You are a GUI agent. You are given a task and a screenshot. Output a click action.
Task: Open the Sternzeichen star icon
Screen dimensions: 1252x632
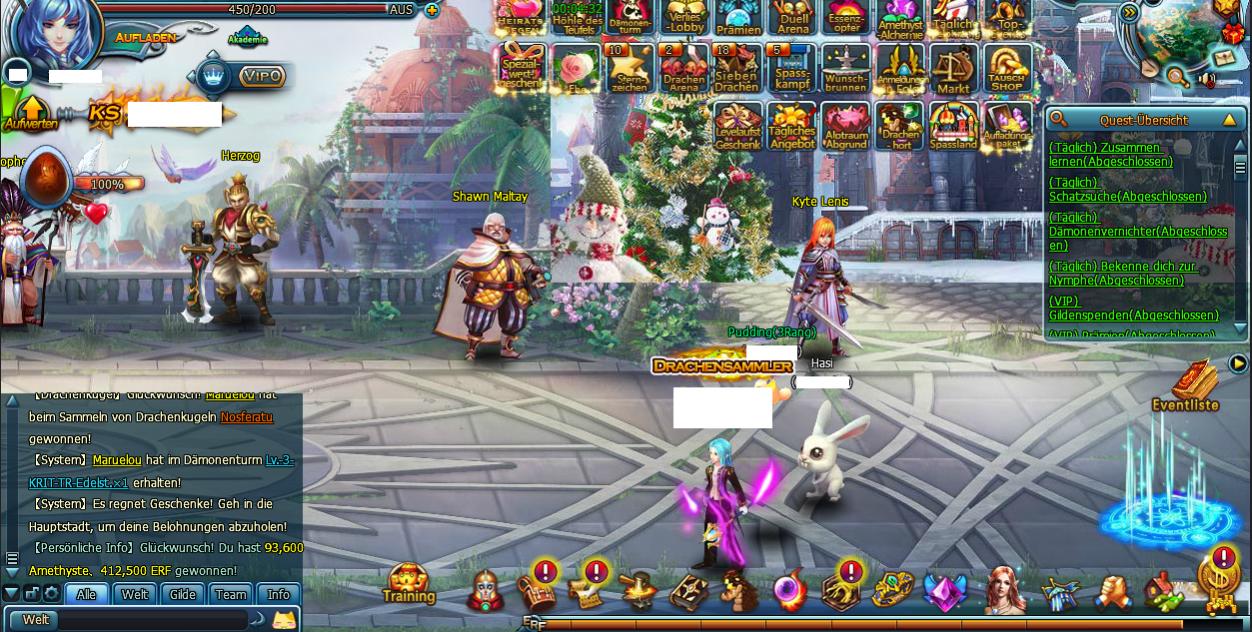(630, 68)
